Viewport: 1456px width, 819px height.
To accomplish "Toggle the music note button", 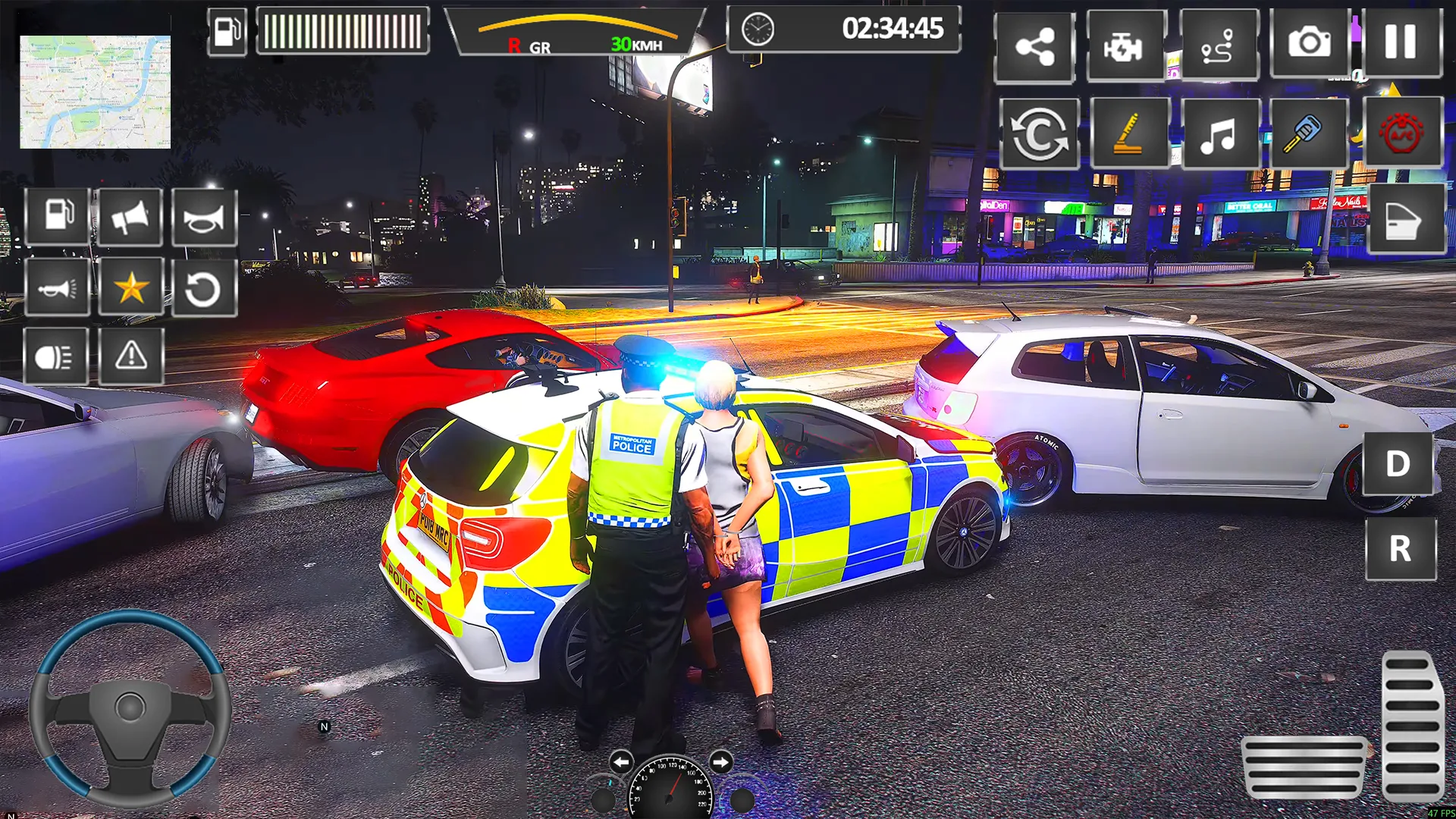I will 1219,134.
